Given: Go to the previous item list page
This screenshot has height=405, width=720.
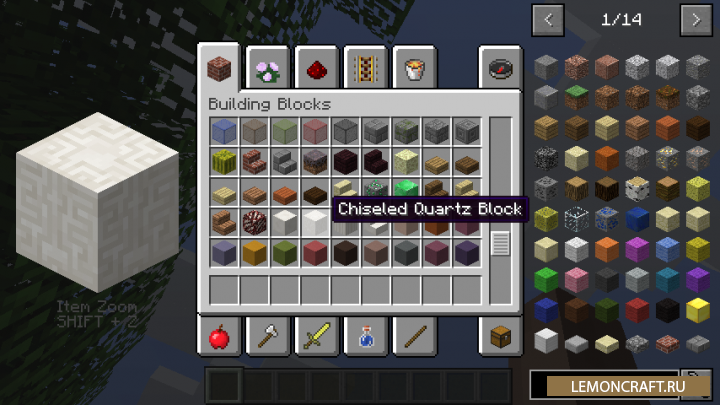Looking at the screenshot, I should click(548, 19).
